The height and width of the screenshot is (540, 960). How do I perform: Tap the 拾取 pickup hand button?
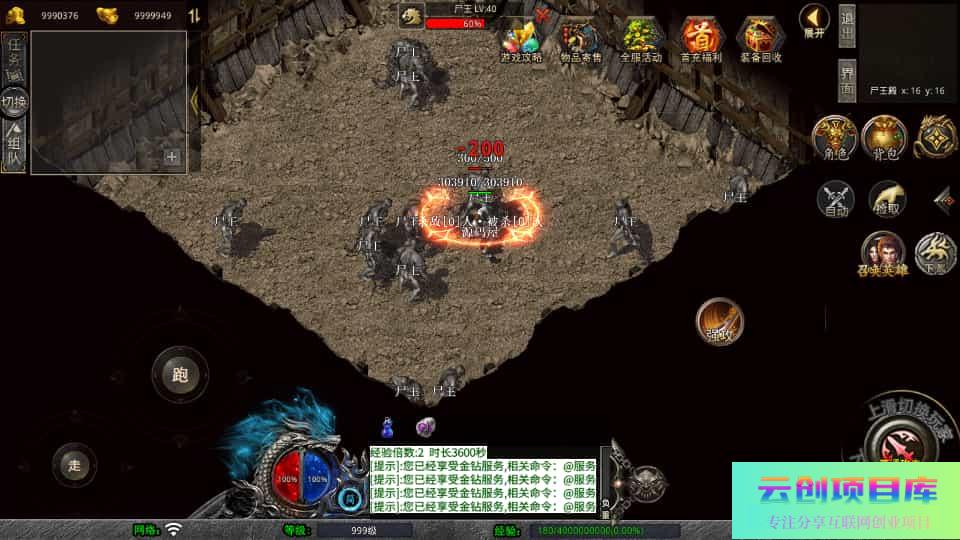click(x=887, y=199)
